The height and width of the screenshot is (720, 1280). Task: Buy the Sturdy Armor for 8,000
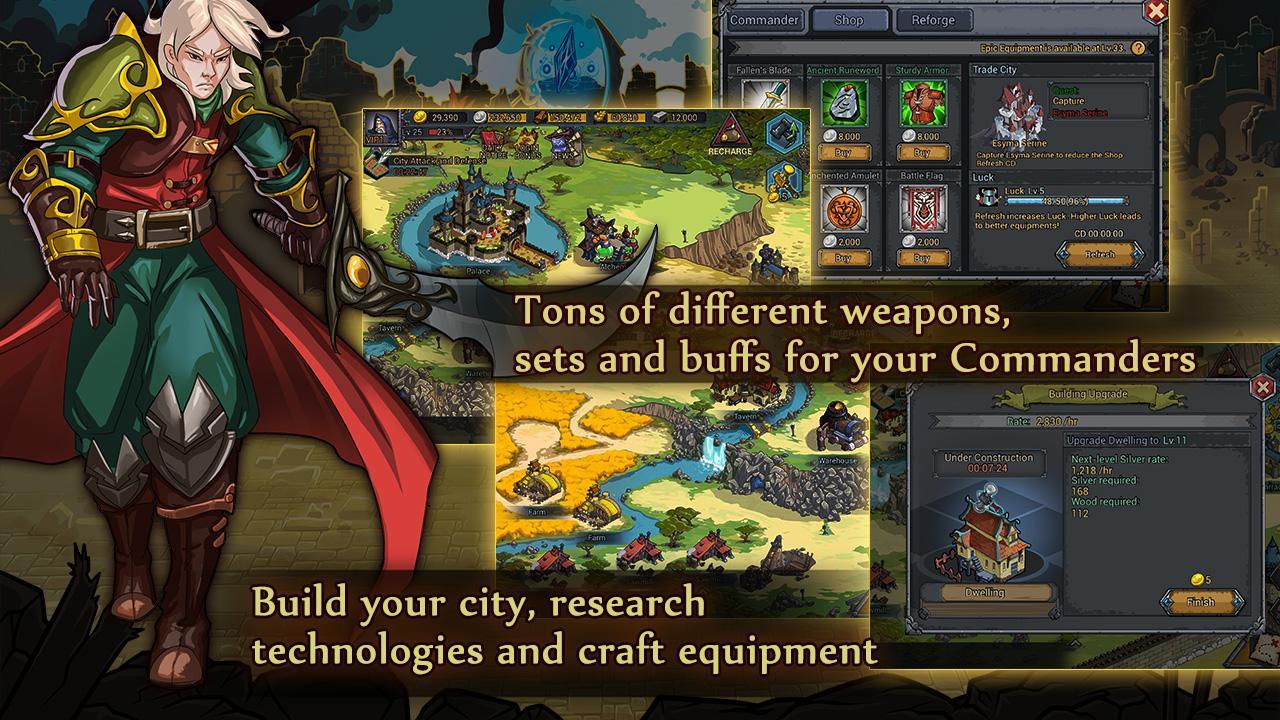922,153
